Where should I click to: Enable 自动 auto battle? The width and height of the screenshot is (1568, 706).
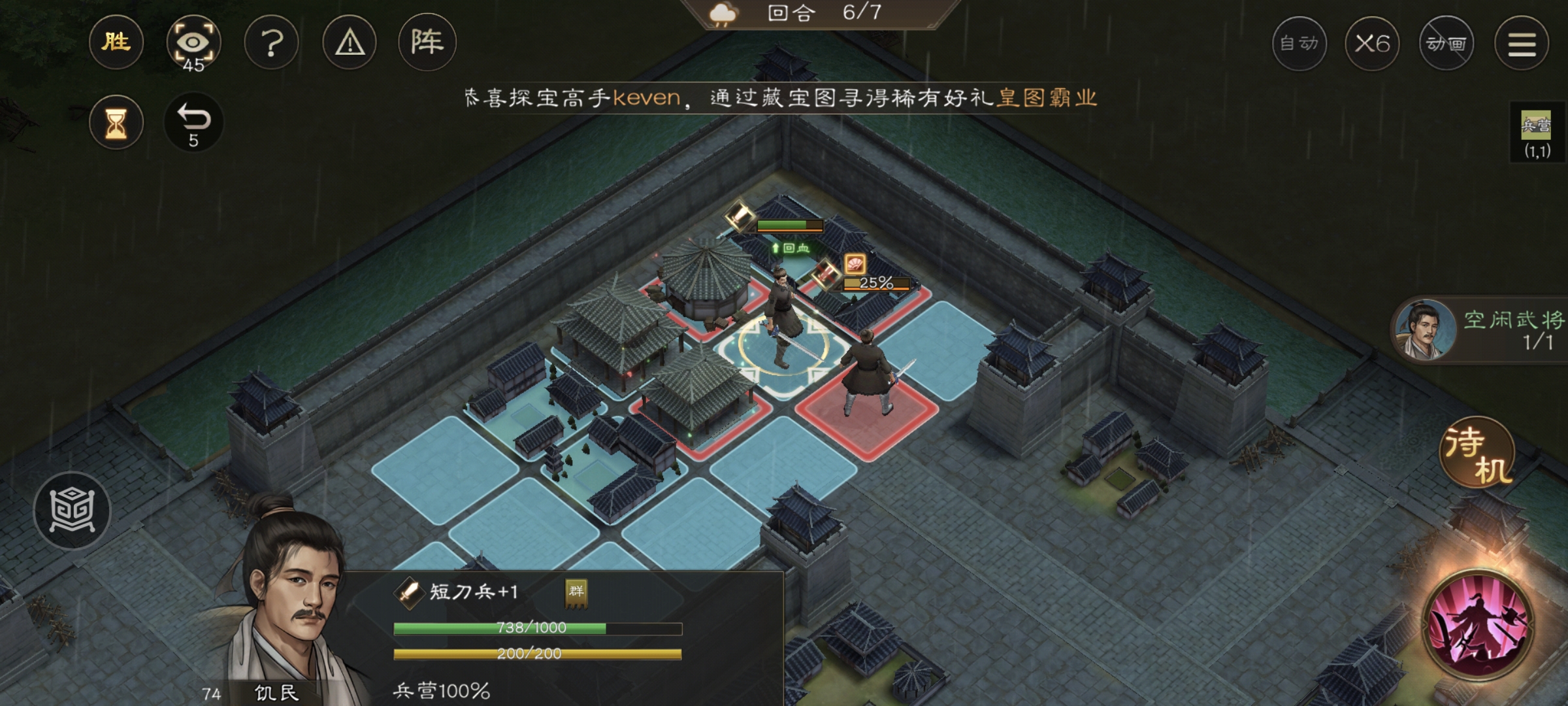(x=1299, y=44)
